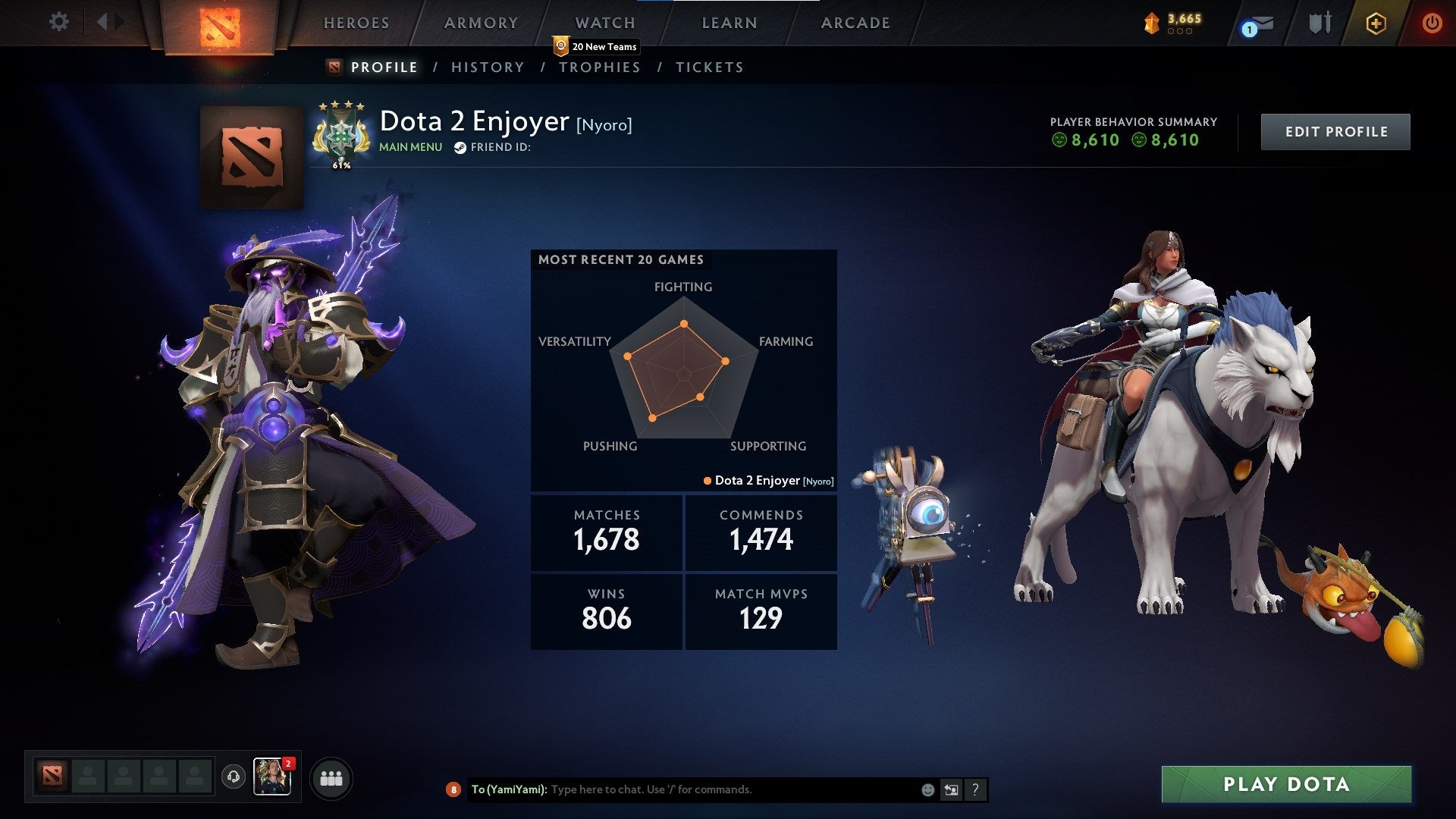Toggle voice chat with the headset icon
The width and height of the screenshot is (1456, 819).
click(x=234, y=777)
